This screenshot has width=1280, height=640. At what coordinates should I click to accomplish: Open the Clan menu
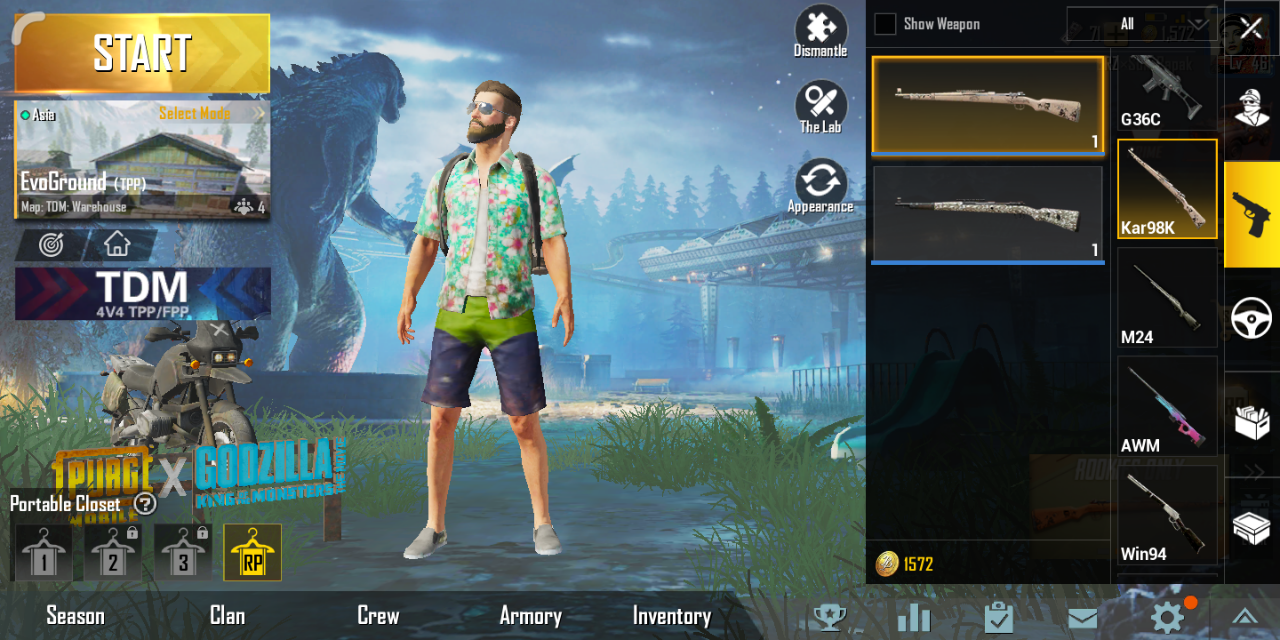[227, 616]
